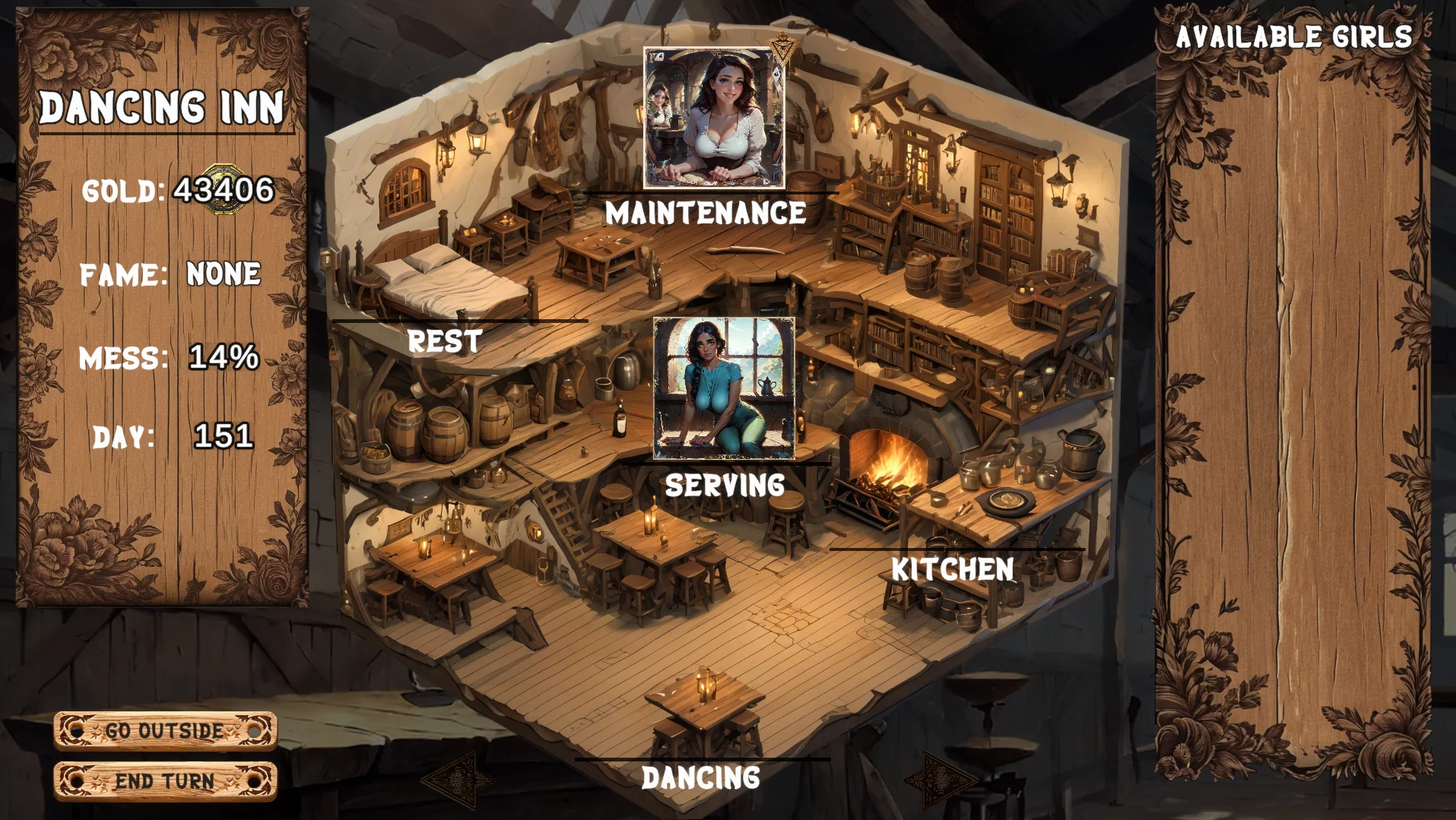Image resolution: width=1456 pixels, height=820 pixels.
Task: Select the girl assigned to Serving
Action: [724, 388]
